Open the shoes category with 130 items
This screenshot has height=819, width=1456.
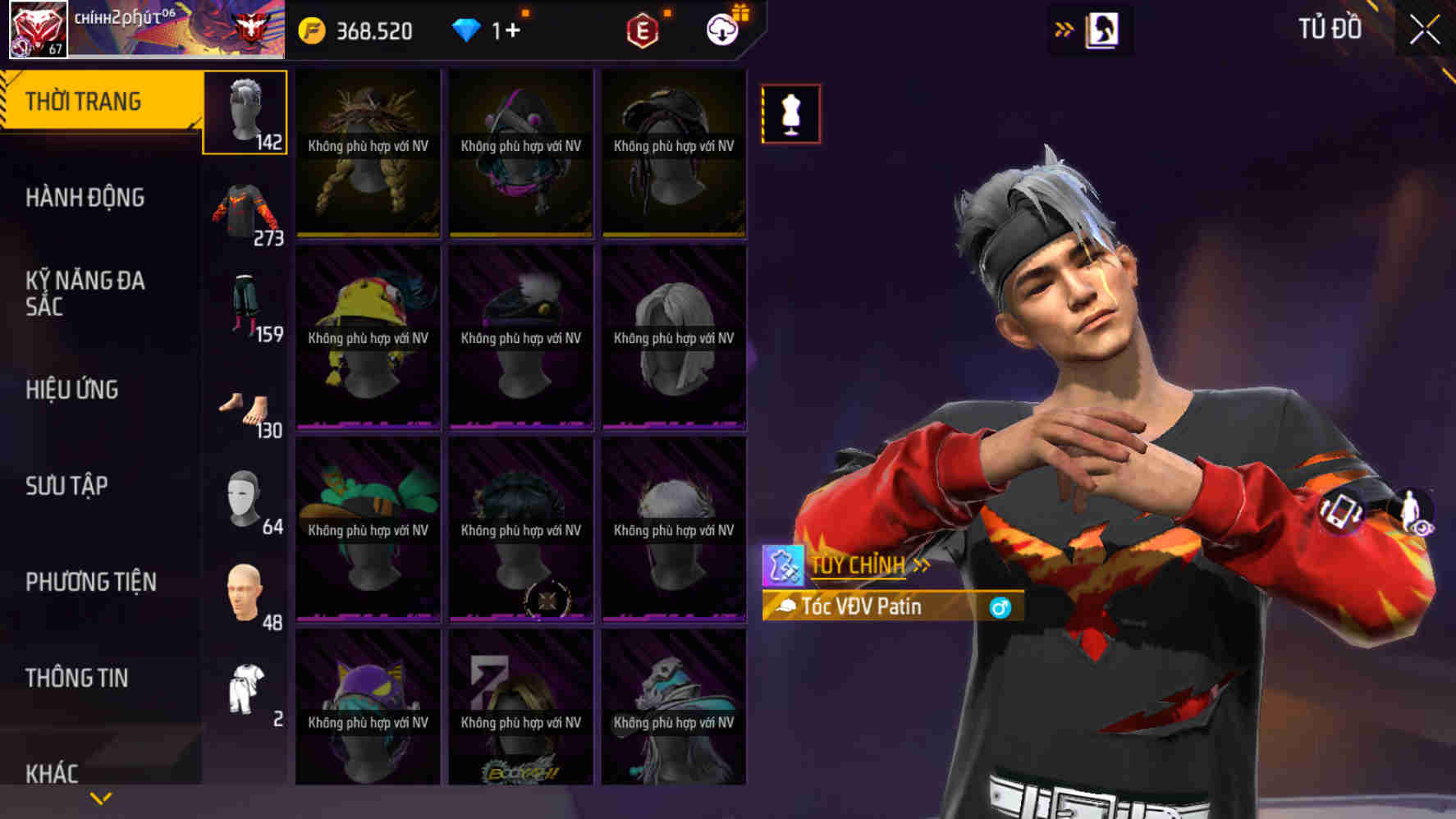coord(245,408)
